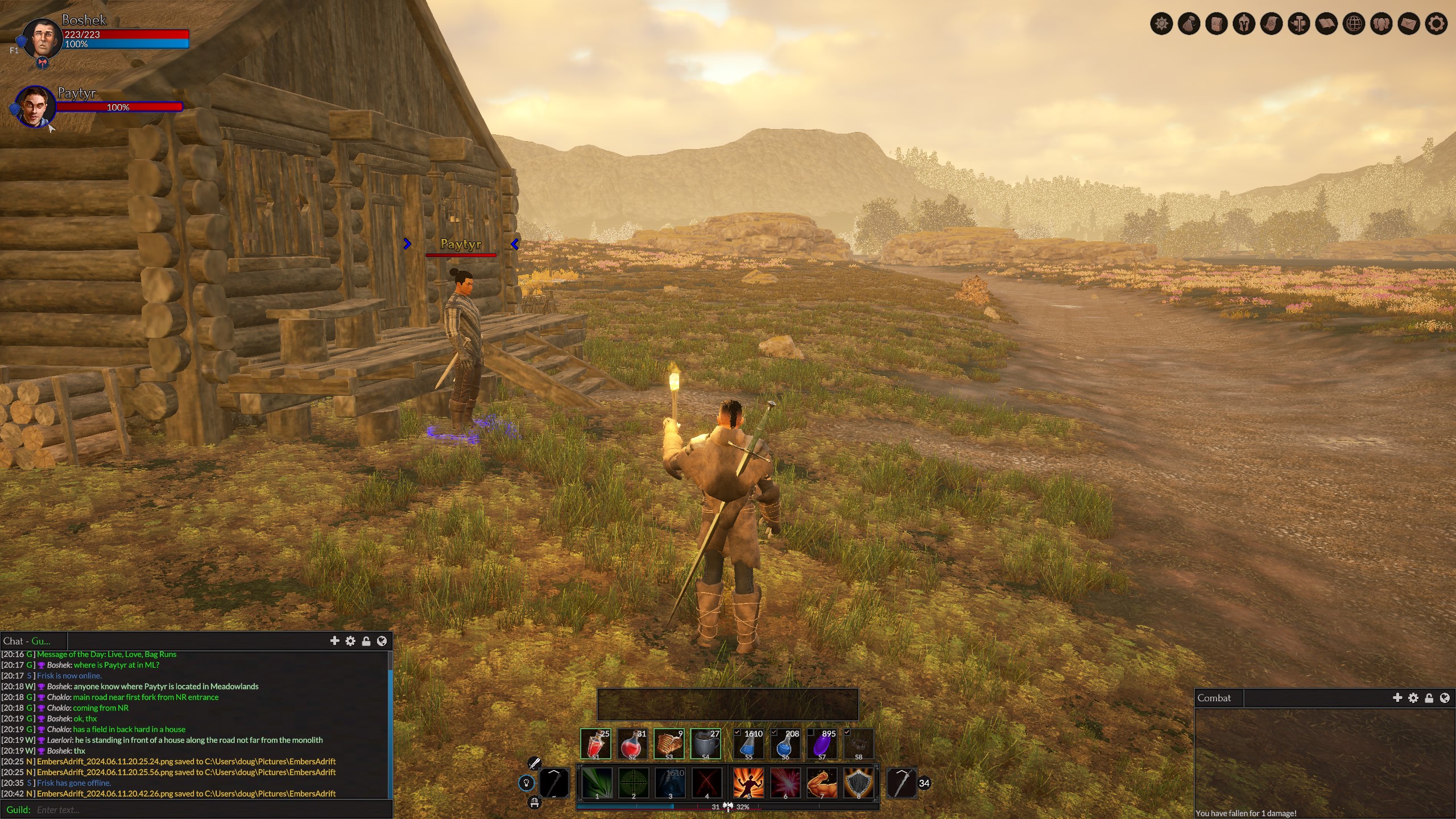Use the red potion in slot S1
The height and width of the screenshot is (819, 1456).
click(595, 743)
